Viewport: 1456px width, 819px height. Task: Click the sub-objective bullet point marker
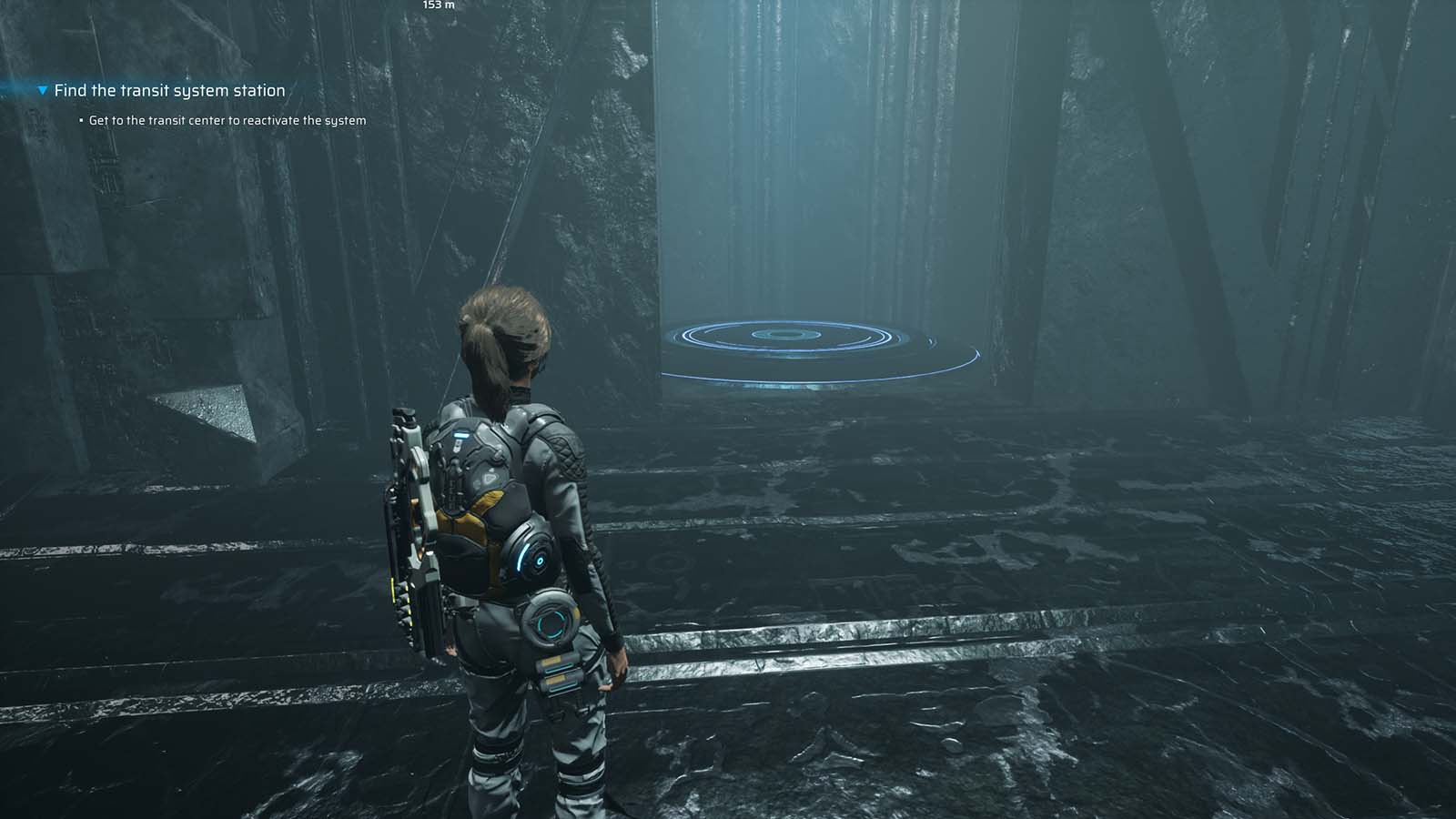[81, 118]
